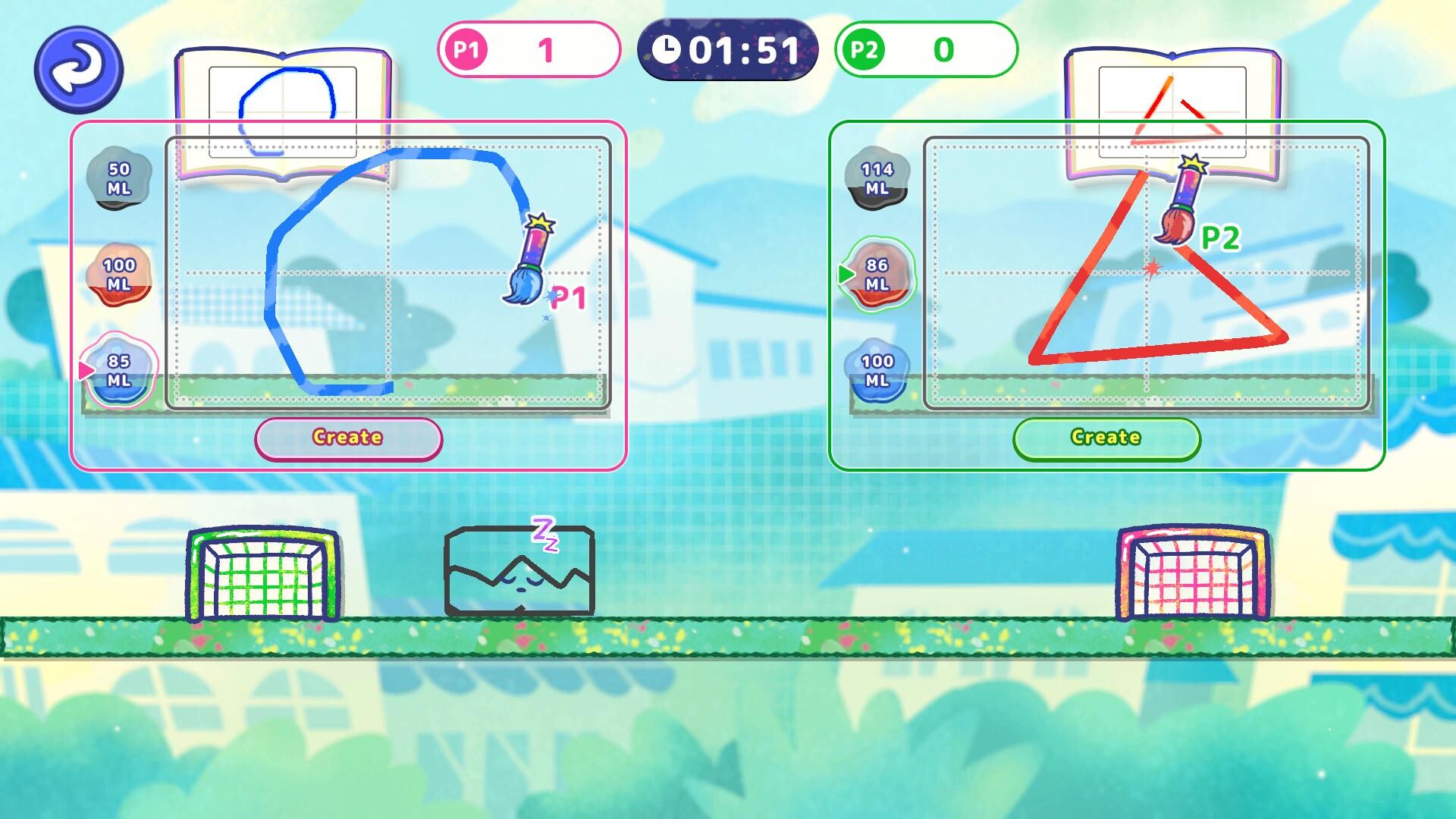Pick P2's blue 100 ML paint
The image size is (1456, 819).
(x=877, y=370)
